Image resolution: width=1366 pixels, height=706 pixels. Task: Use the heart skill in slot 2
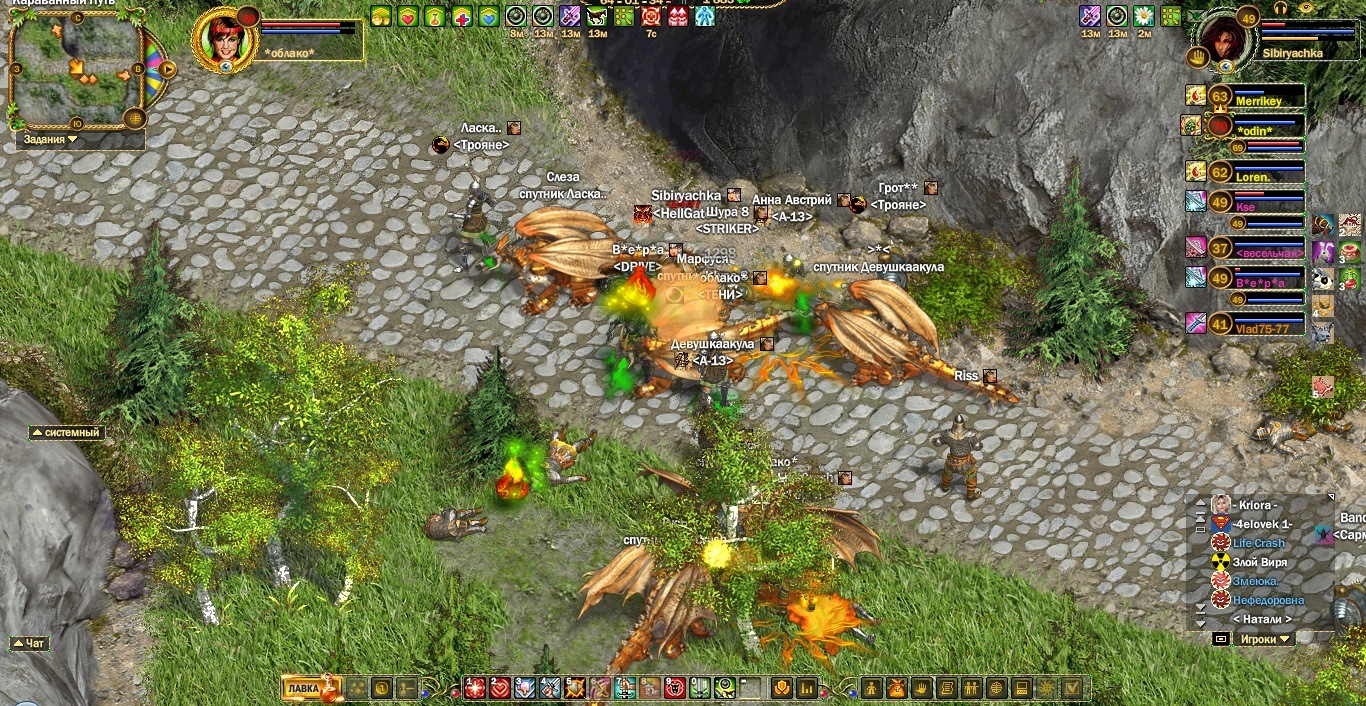click(499, 688)
